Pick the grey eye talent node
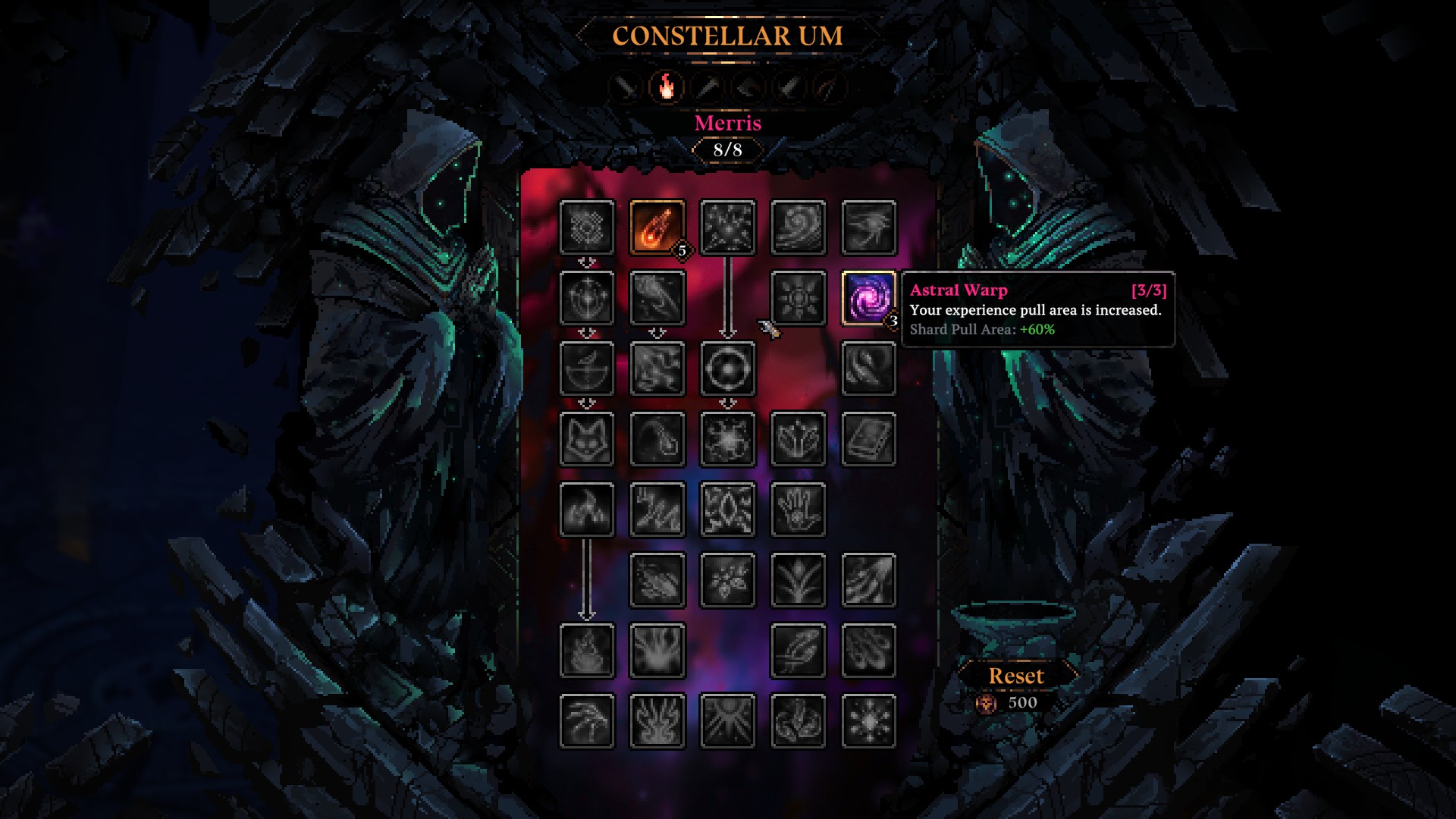The height and width of the screenshot is (819, 1456). (x=868, y=227)
